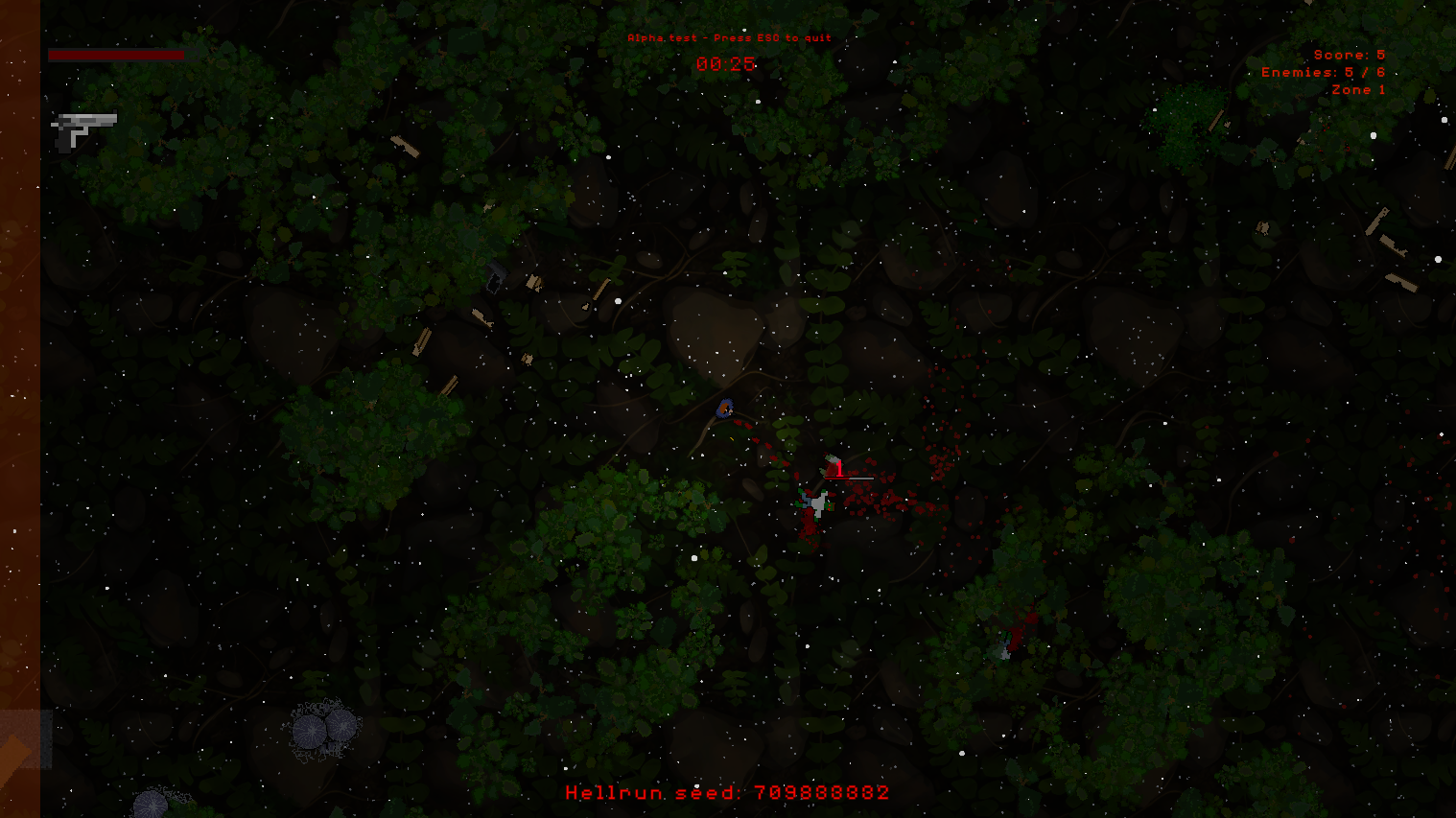1456x818 pixels.
Task: Click the 'Press ESC to quit' message
Action: 729,39
